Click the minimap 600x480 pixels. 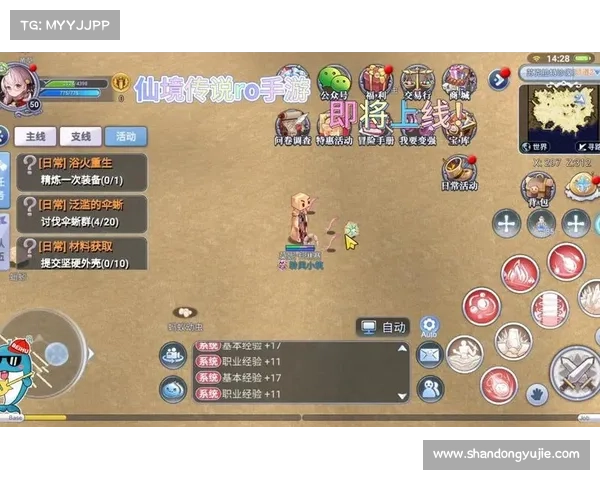pyautogui.click(x=557, y=113)
